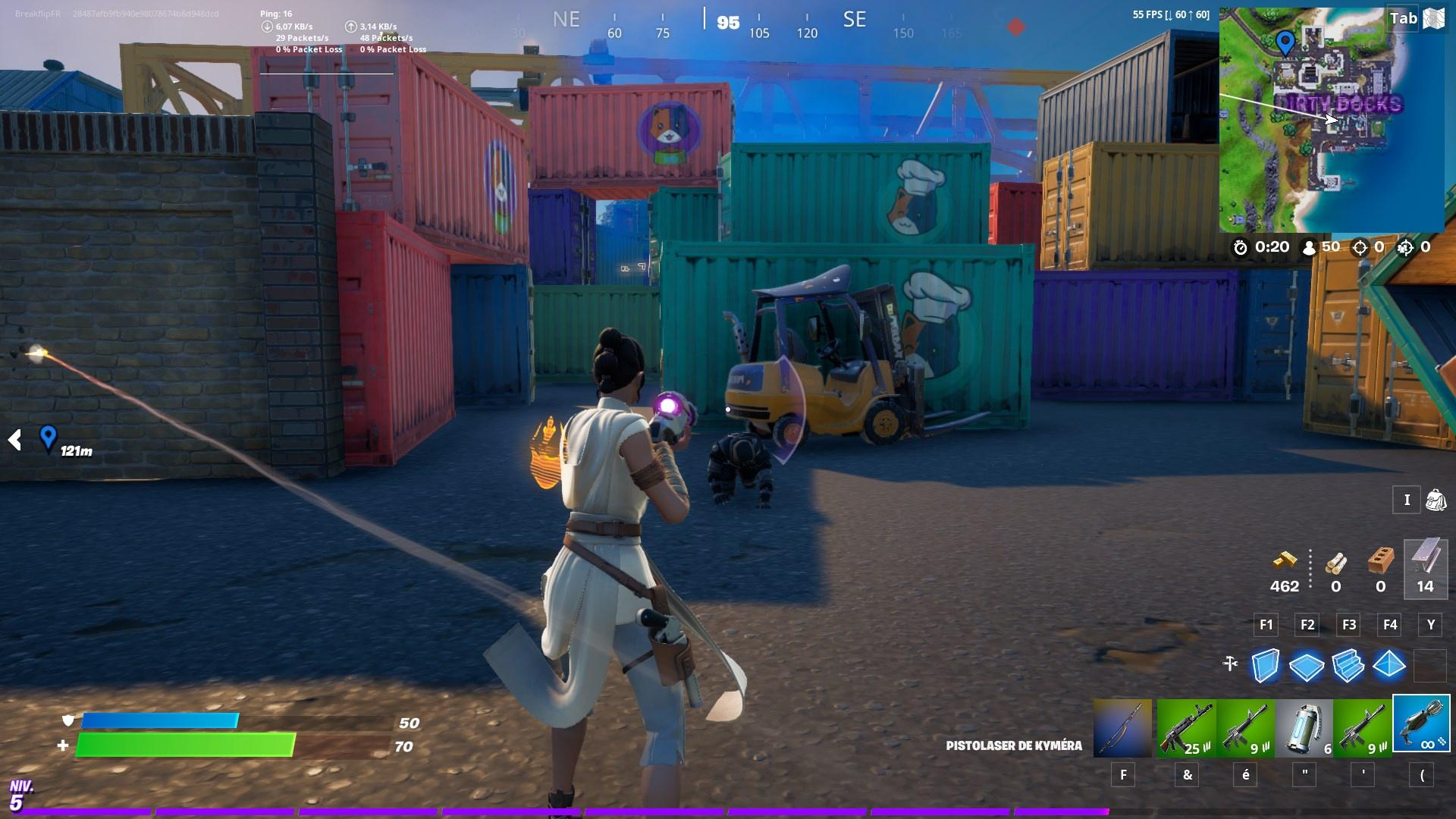The image size is (1456, 819).
Task: Select the wall building piece
Action: (x=1265, y=665)
